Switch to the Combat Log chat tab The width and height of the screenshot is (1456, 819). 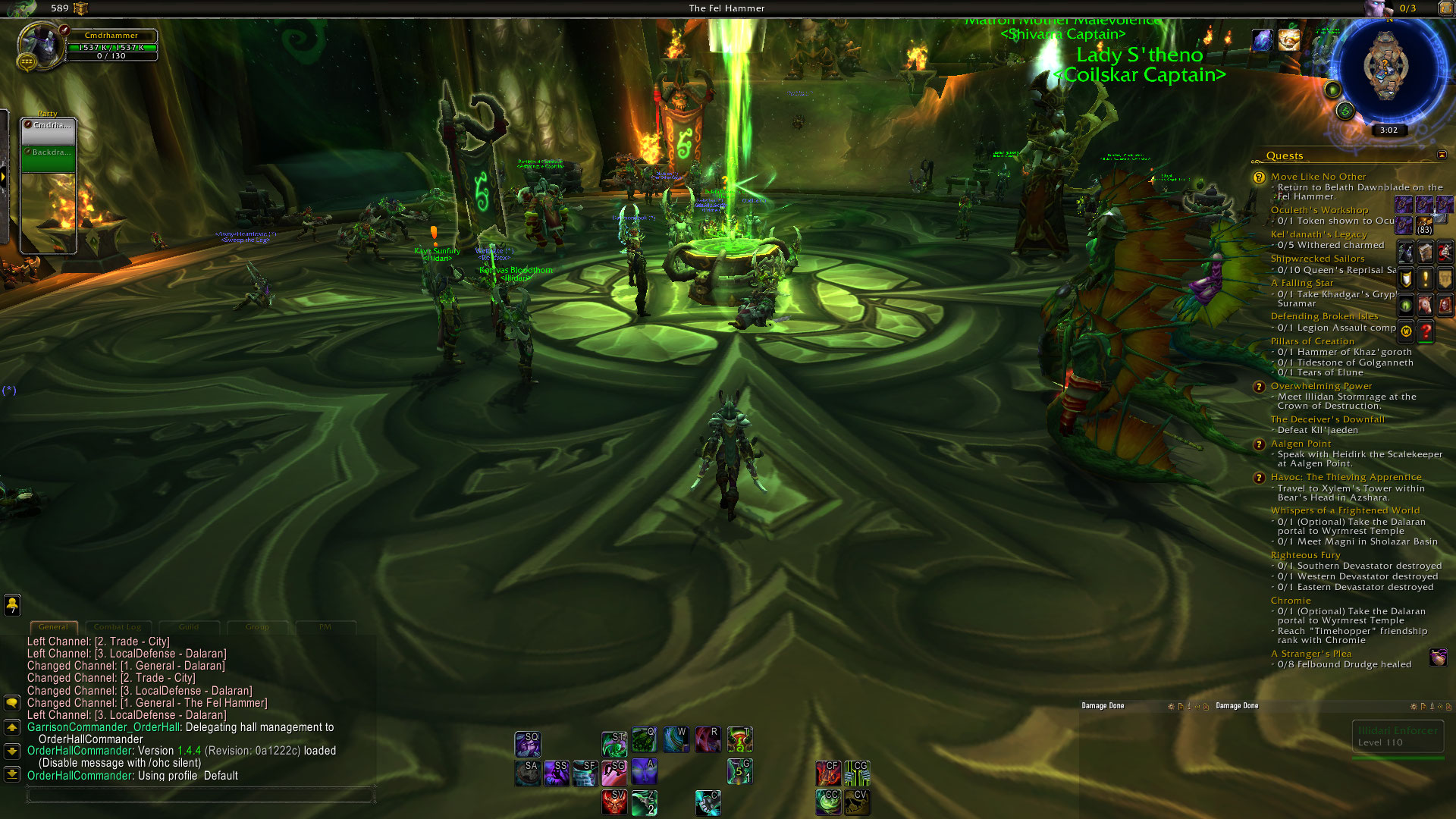coord(118,627)
